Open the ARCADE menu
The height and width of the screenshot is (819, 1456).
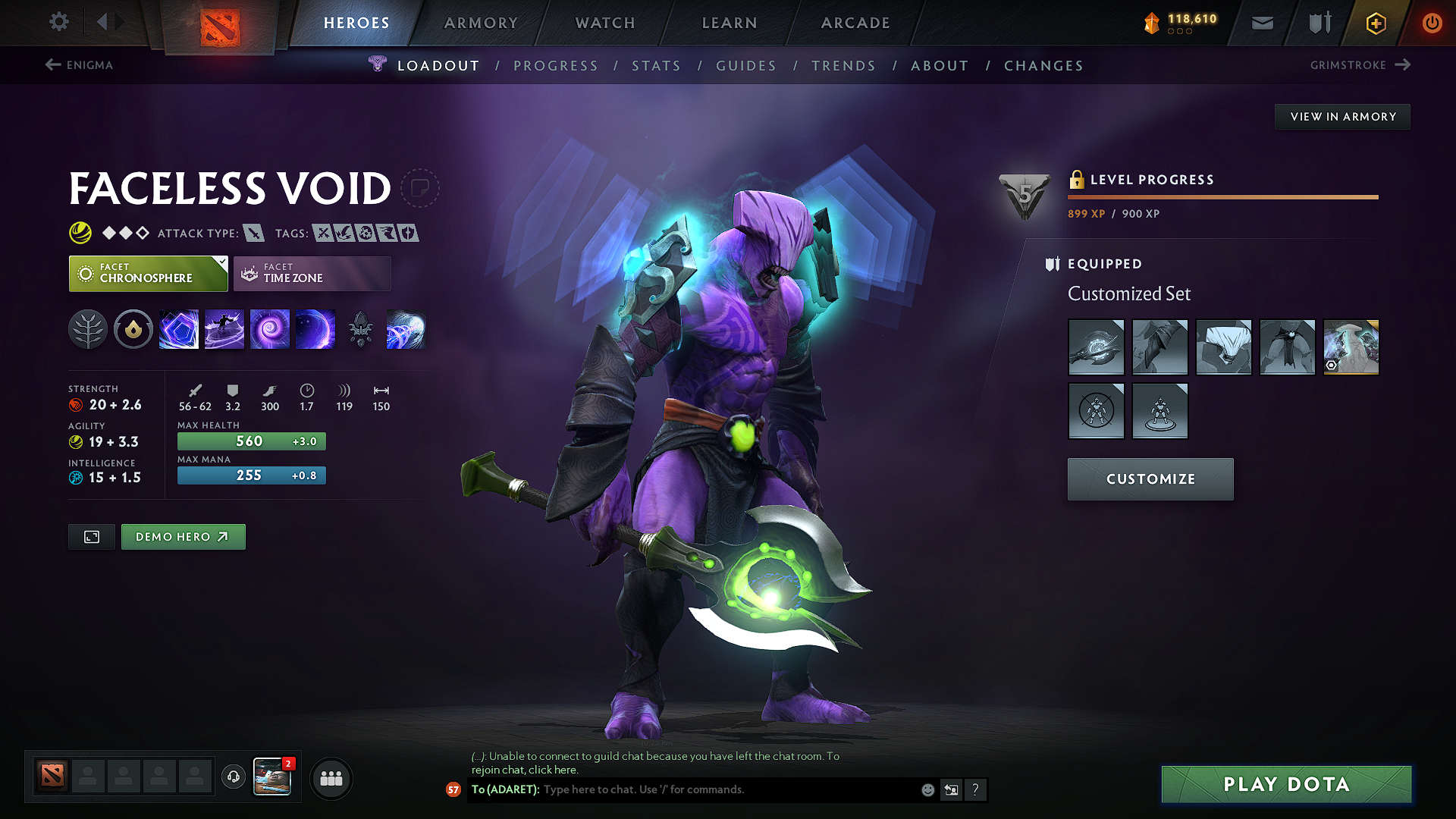855,23
